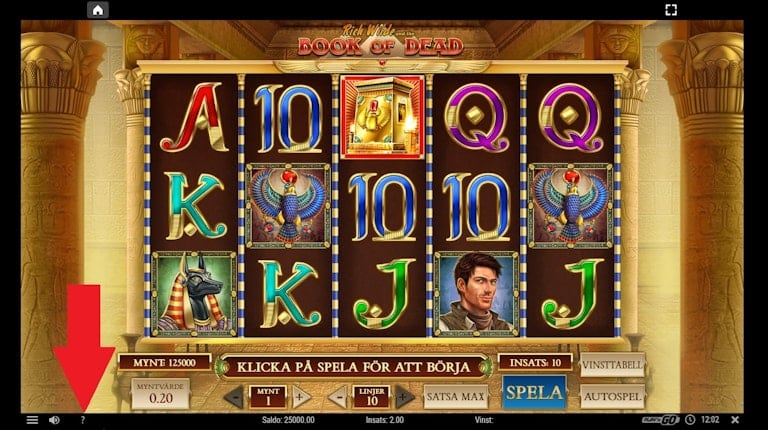The width and height of the screenshot is (768, 430).
Task: Open help with the question mark icon
Action: [x=82, y=420]
